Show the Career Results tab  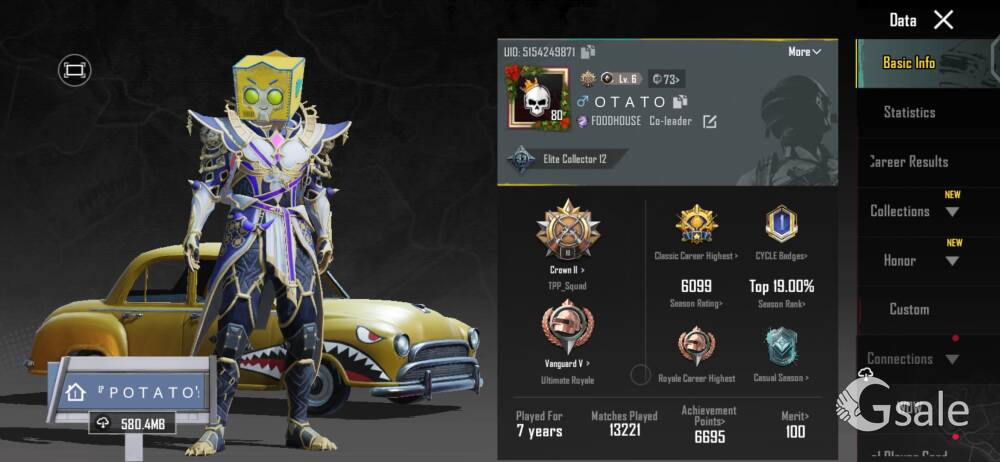(x=909, y=161)
